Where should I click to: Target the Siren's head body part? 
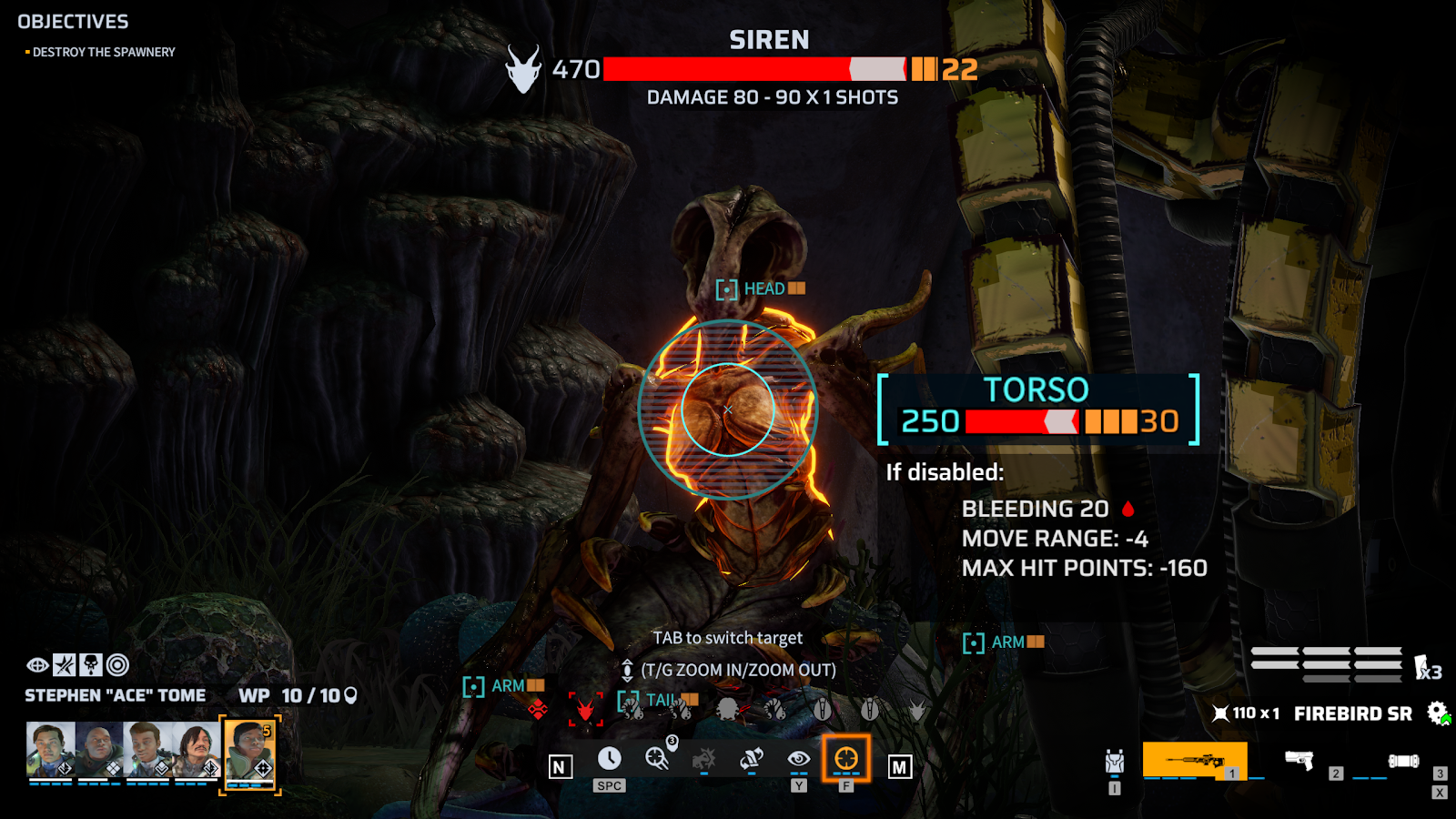(x=762, y=289)
